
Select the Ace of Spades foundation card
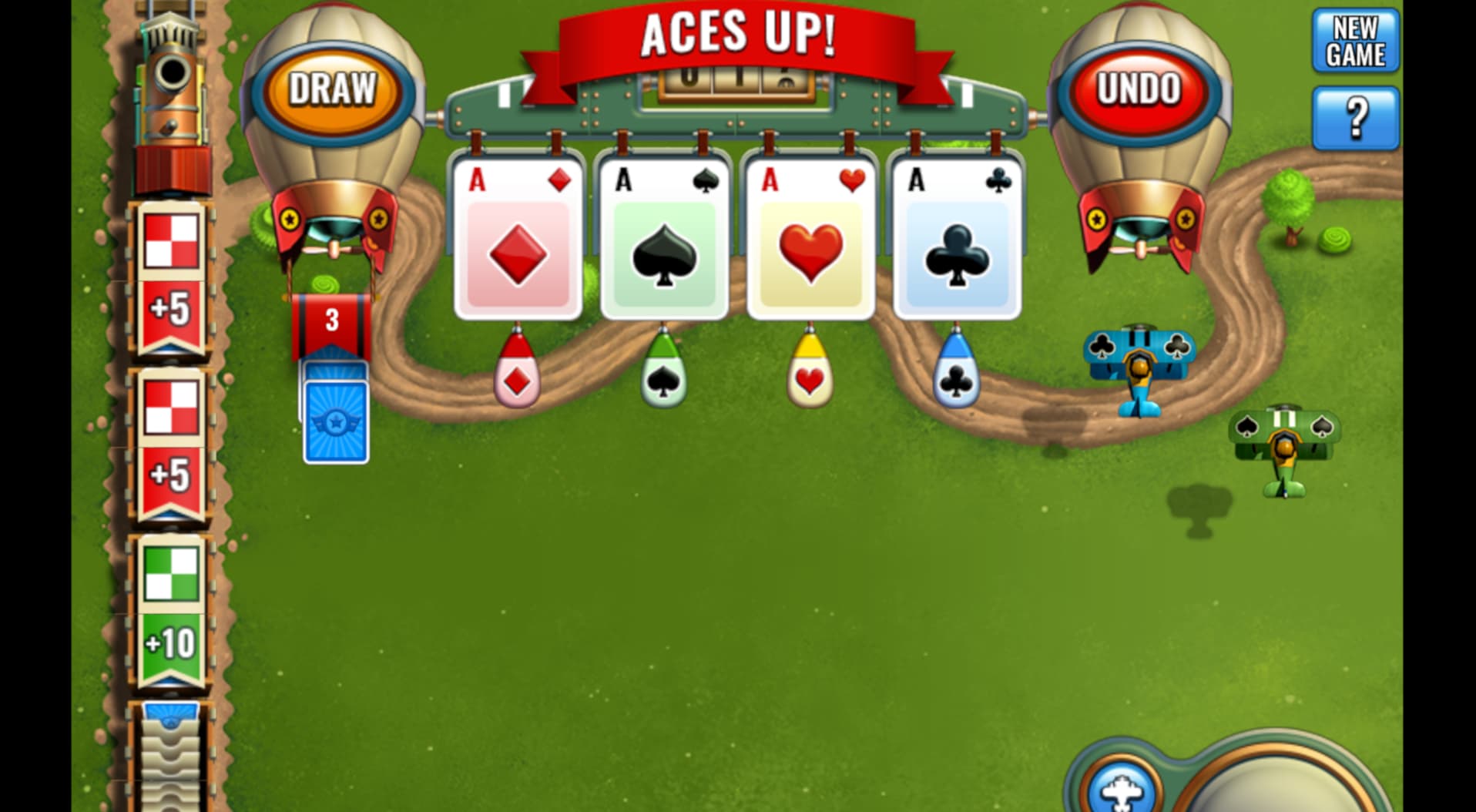(664, 239)
